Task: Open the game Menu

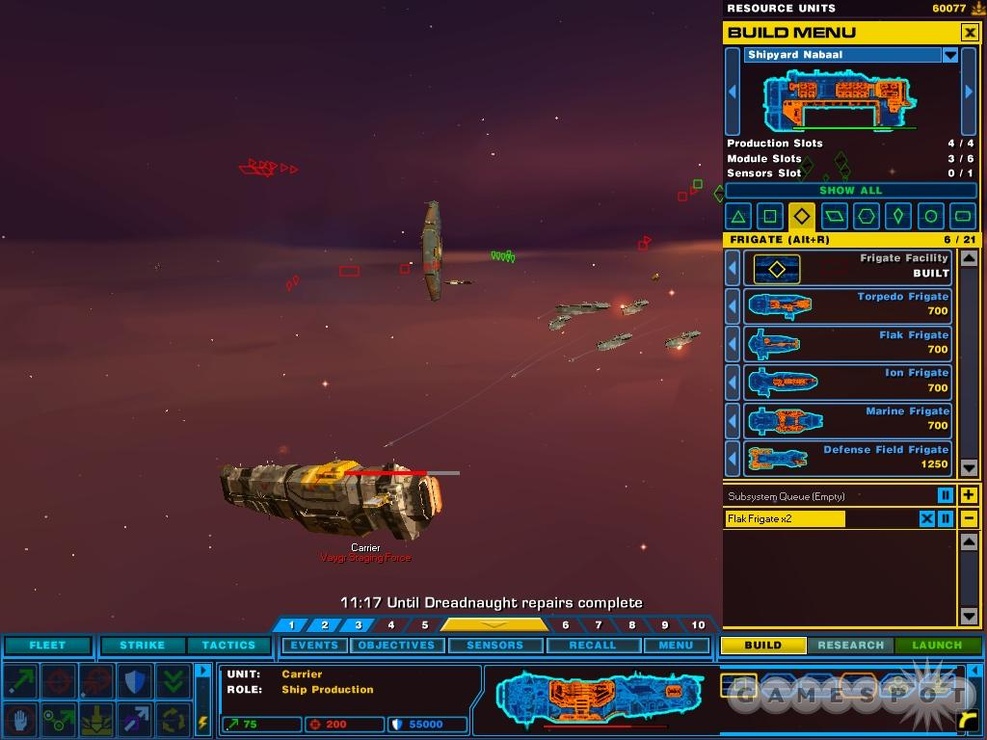Action: click(x=675, y=645)
